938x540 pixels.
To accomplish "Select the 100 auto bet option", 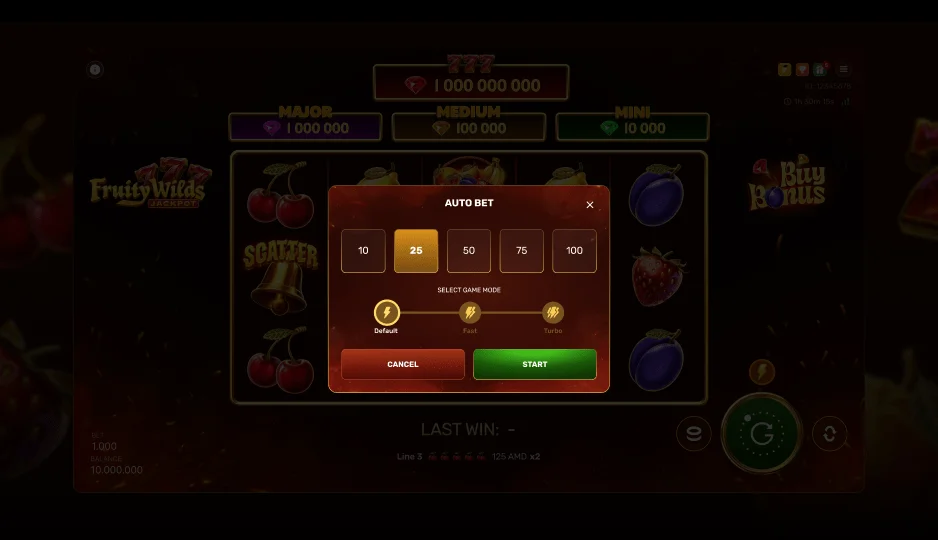I will 574,251.
